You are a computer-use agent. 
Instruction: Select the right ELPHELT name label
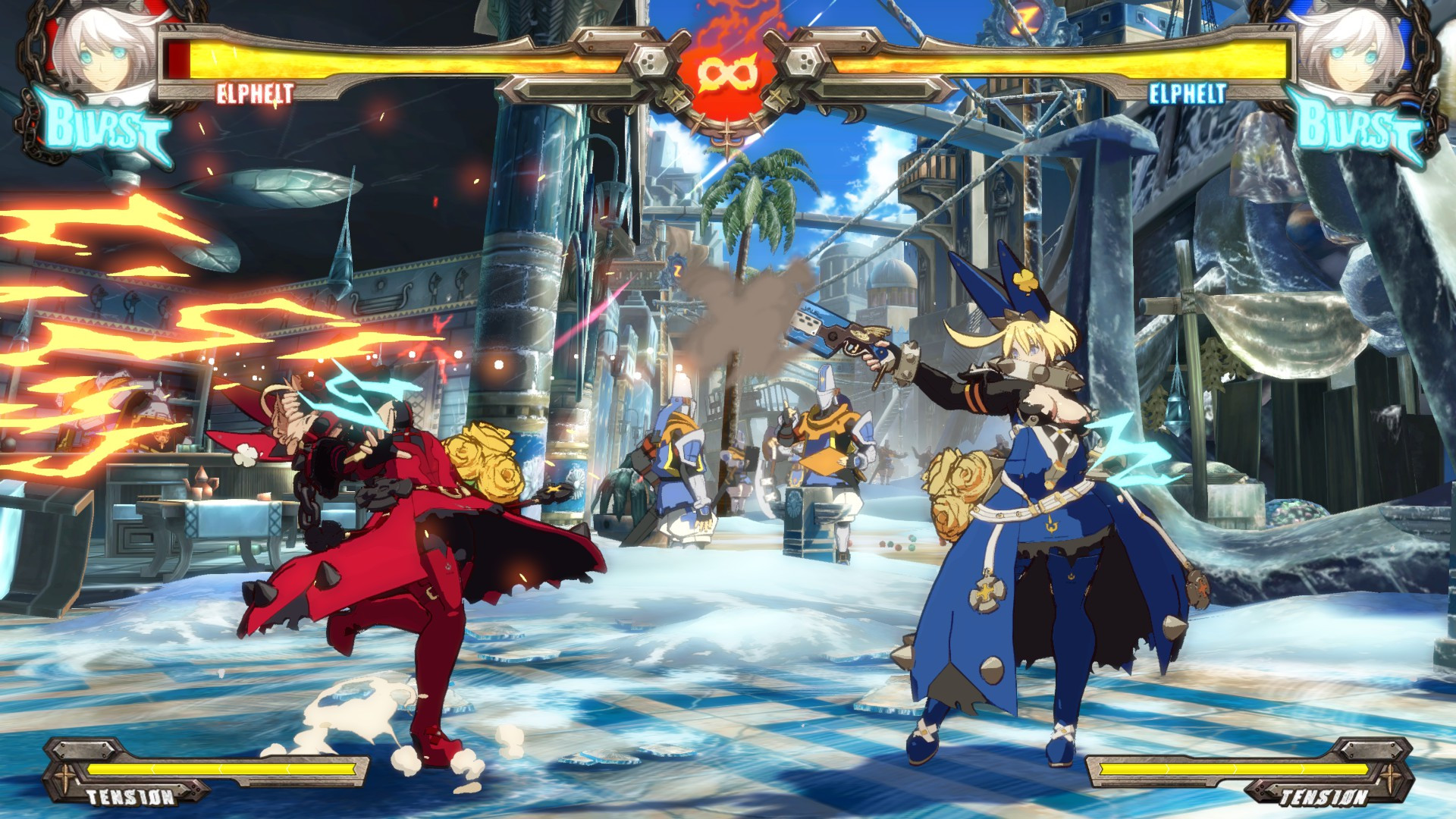pyautogui.click(x=1187, y=93)
